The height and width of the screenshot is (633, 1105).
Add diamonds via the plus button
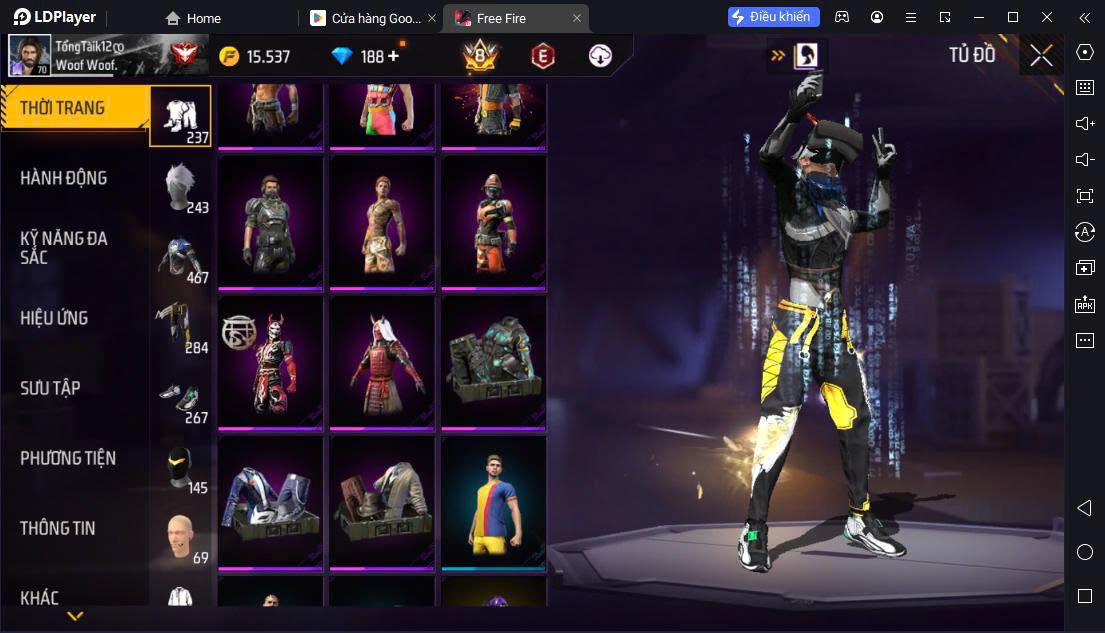coord(393,56)
